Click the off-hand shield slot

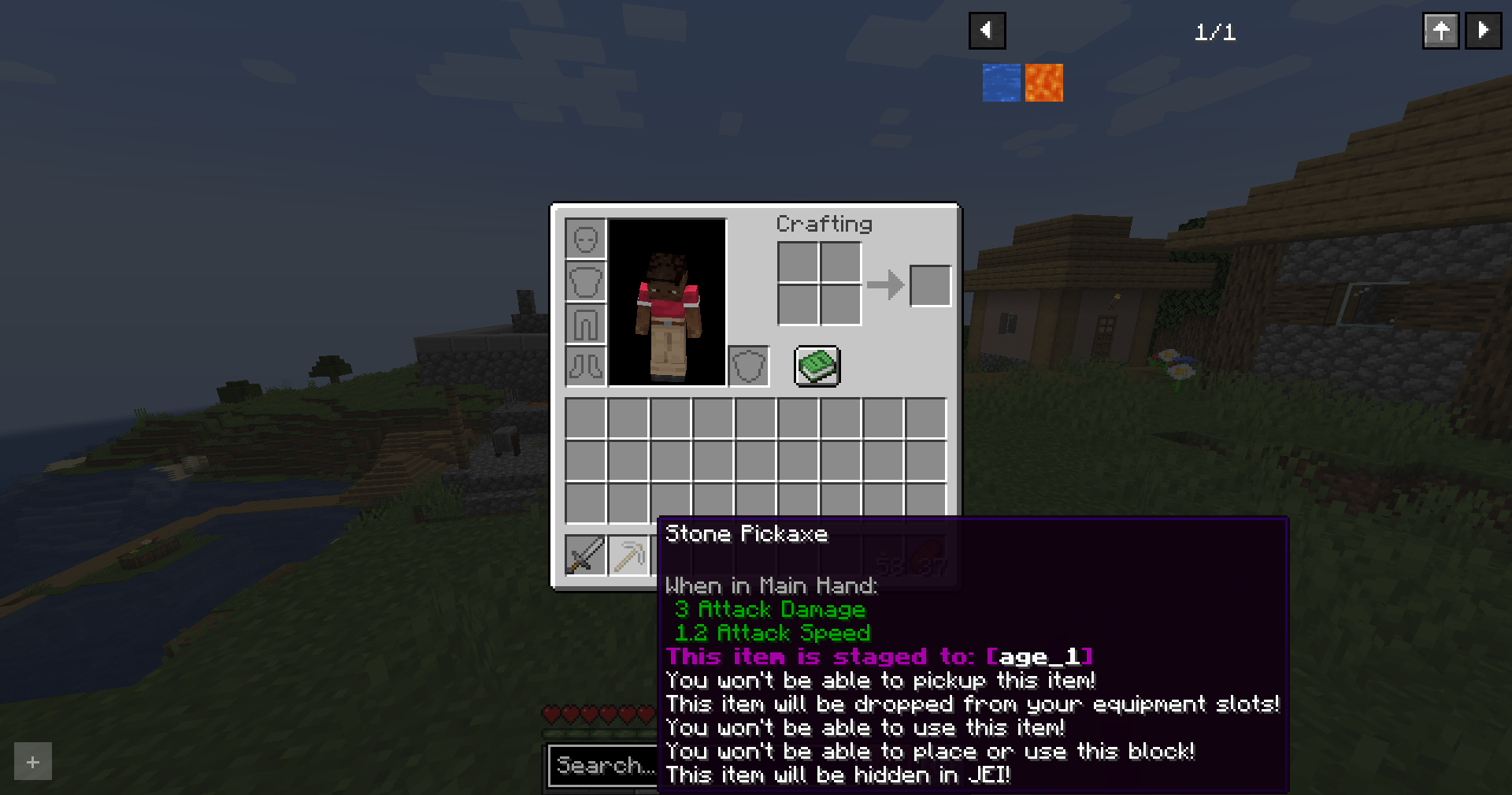coord(748,366)
